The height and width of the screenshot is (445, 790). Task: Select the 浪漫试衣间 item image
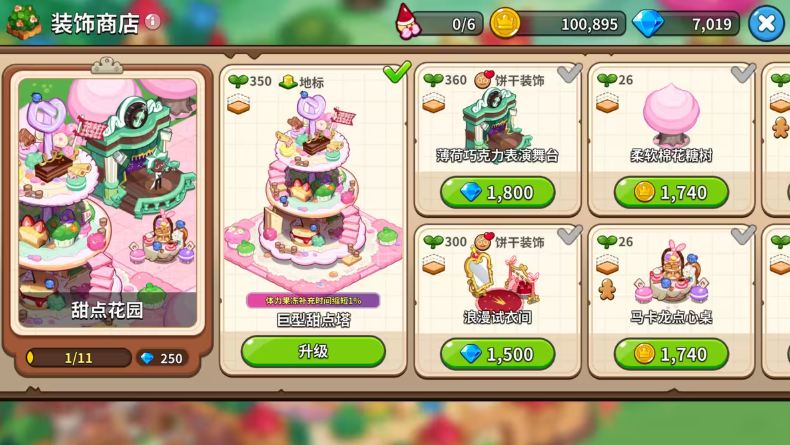[x=497, y=278]
